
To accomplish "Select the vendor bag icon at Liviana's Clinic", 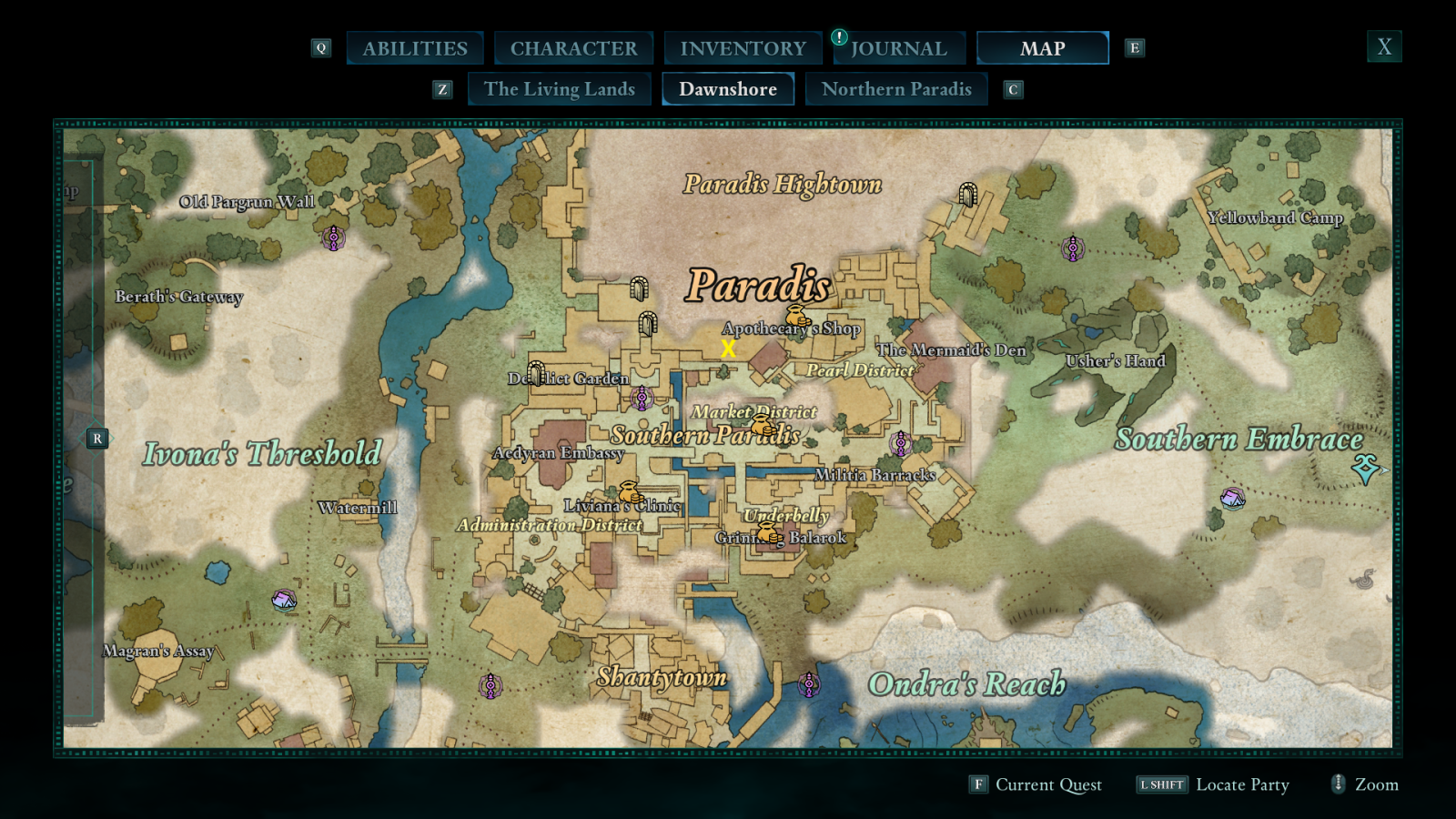I will click(x=629, y=491).
